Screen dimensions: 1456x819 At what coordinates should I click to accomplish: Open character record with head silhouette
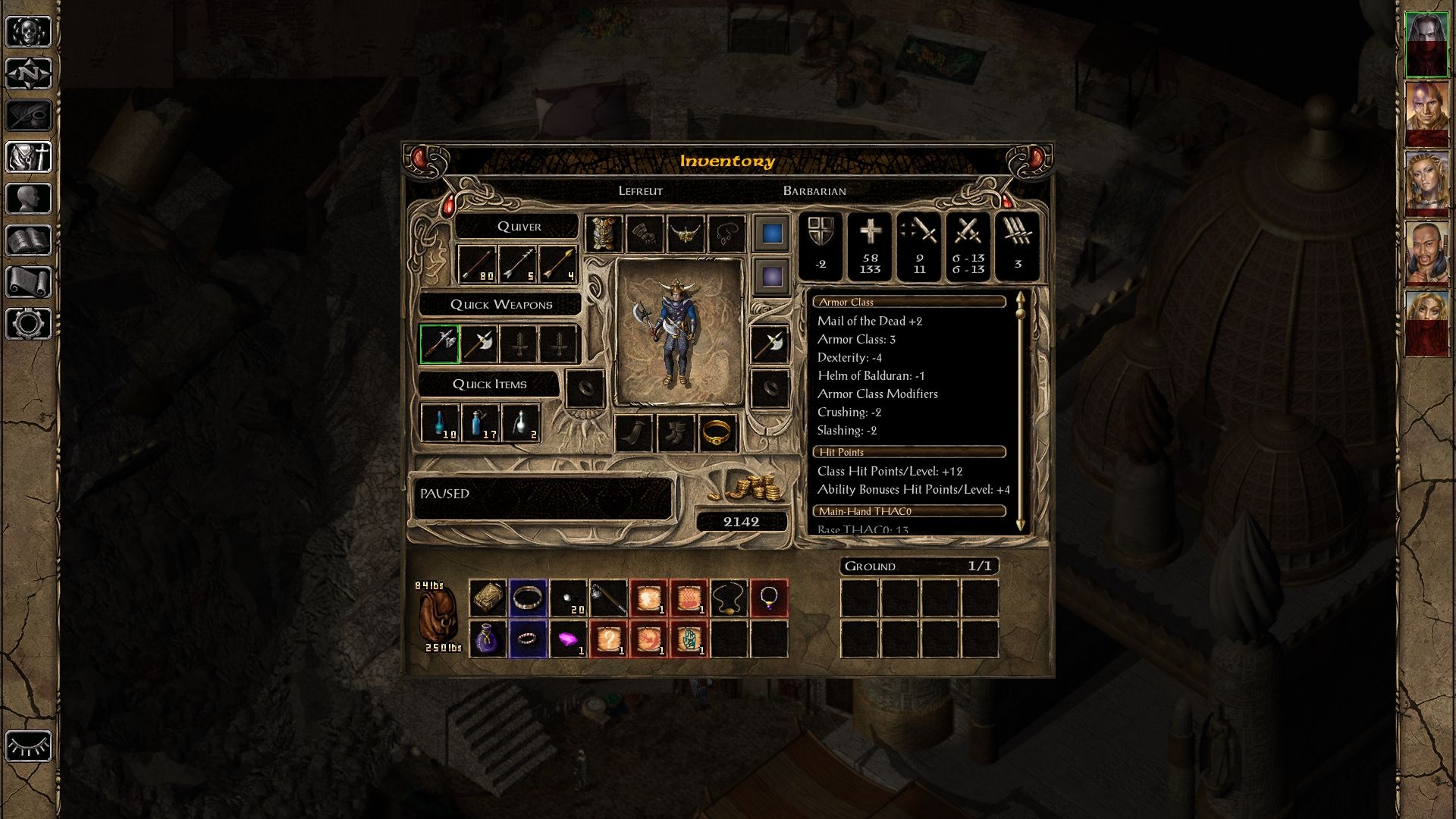click(x=29, y=199)
